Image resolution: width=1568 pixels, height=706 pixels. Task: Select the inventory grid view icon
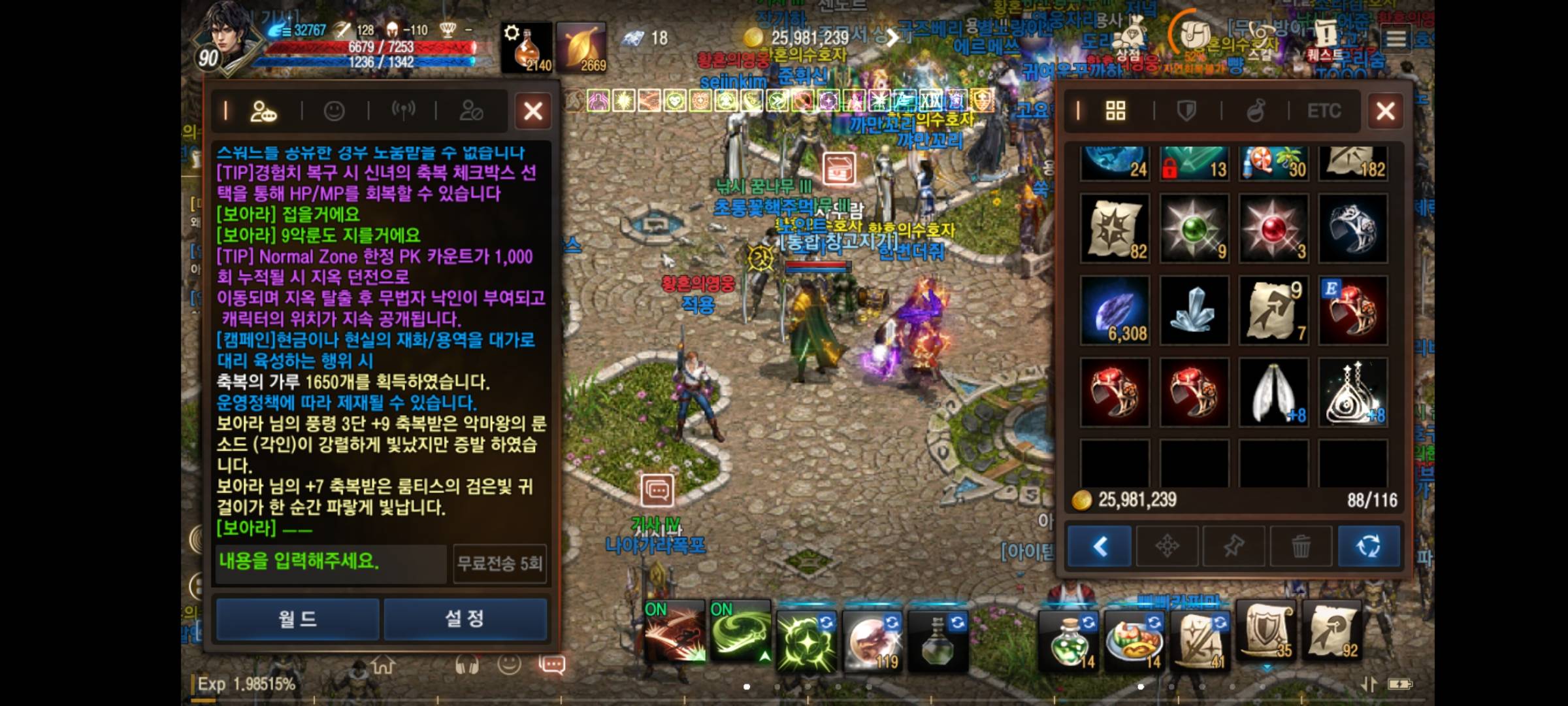point(1115,111)
